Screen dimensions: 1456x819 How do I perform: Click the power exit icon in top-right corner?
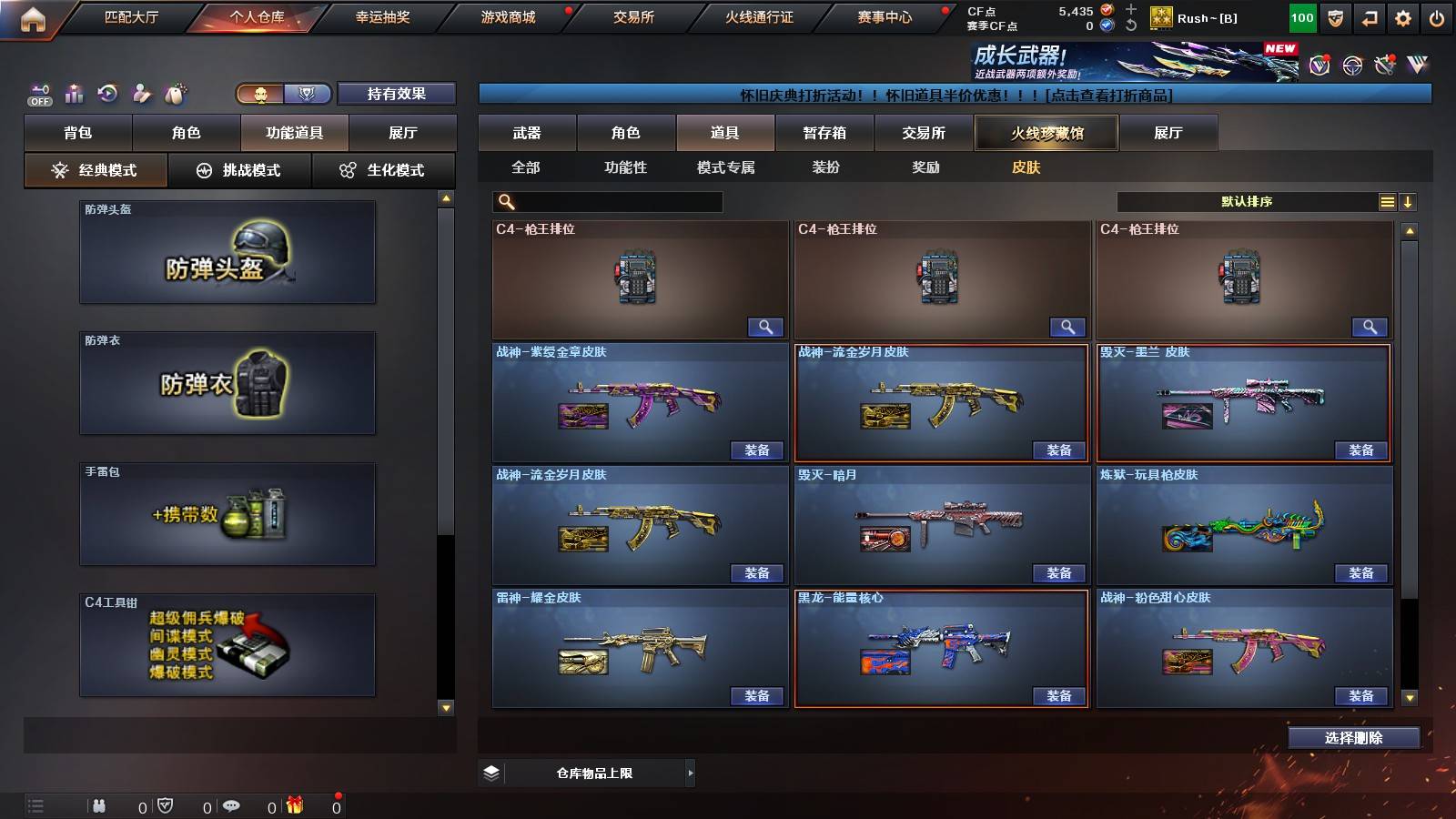1438,17
